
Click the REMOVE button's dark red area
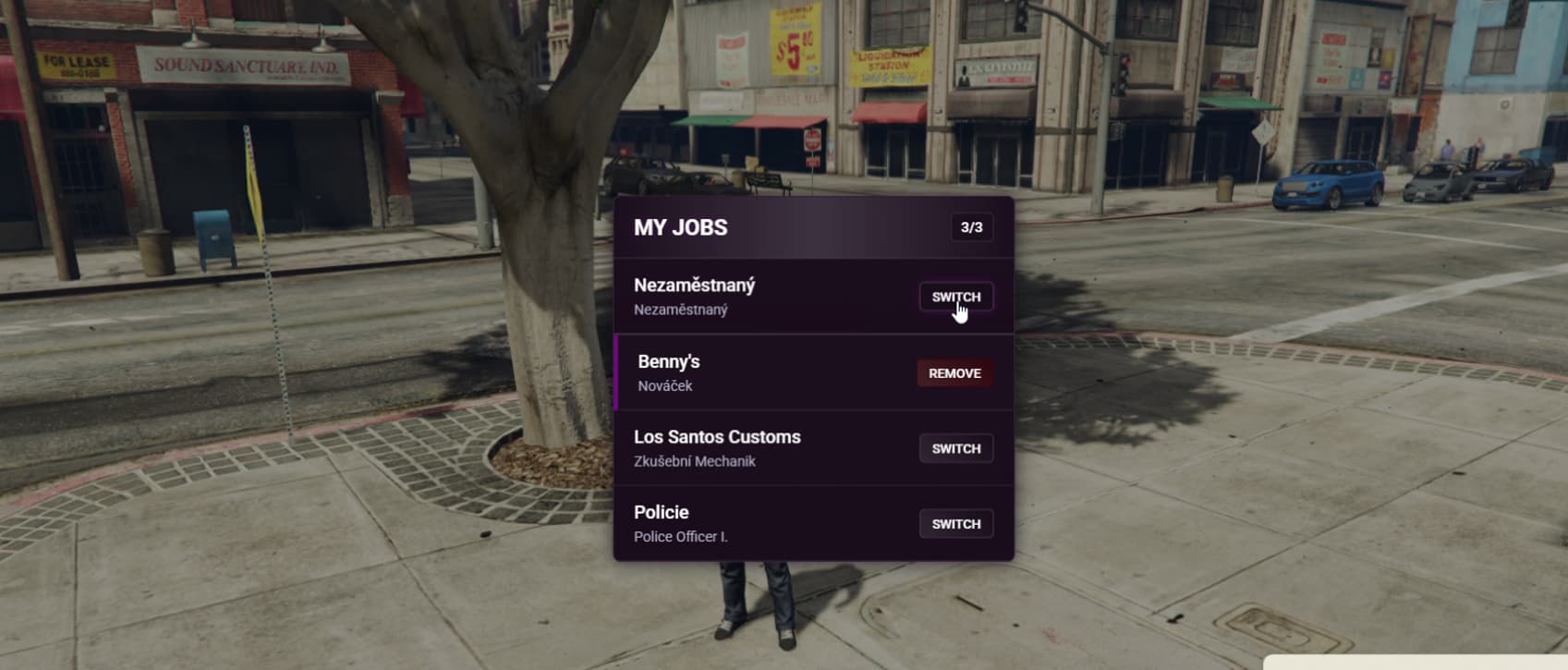954,373
